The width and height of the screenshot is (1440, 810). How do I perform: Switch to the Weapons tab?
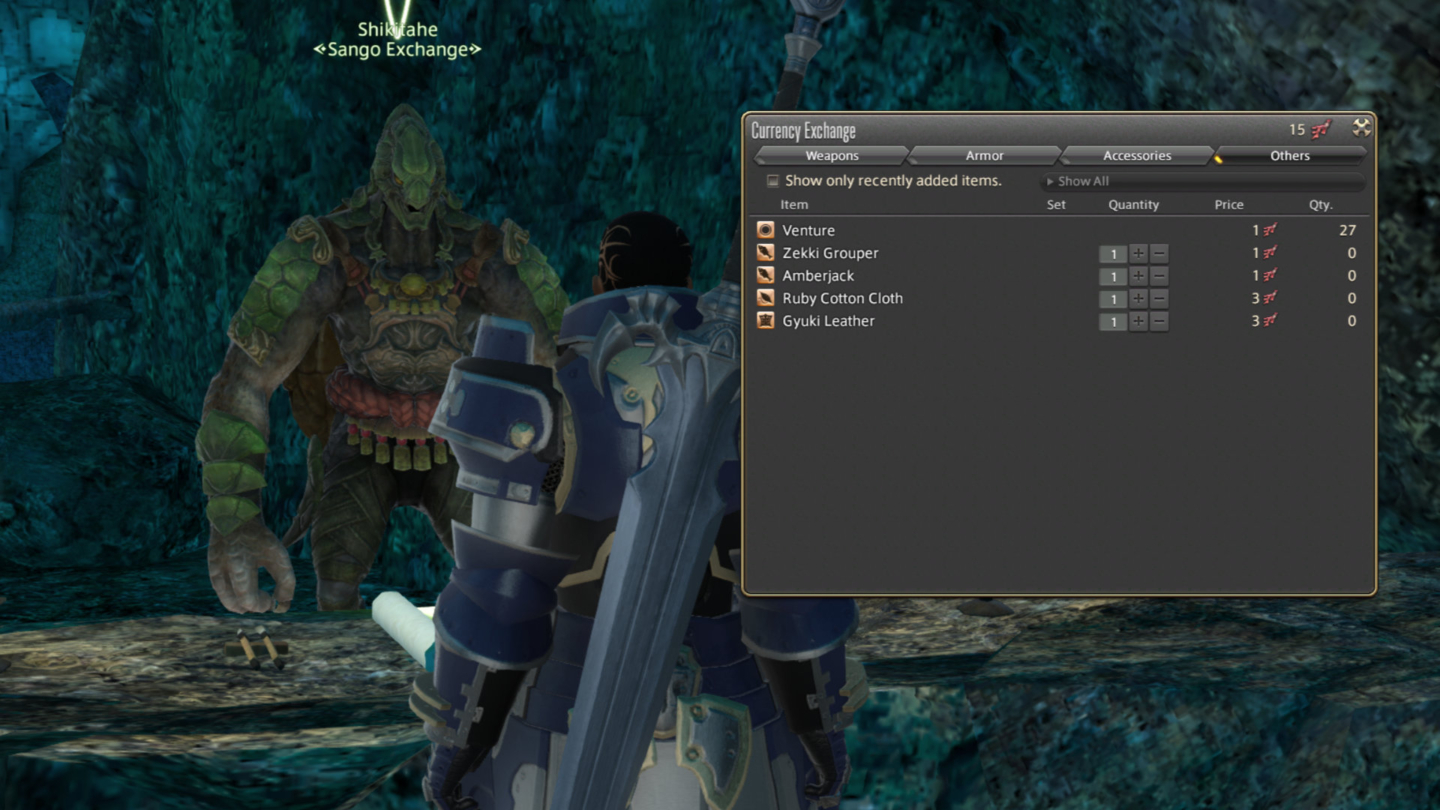831,155
